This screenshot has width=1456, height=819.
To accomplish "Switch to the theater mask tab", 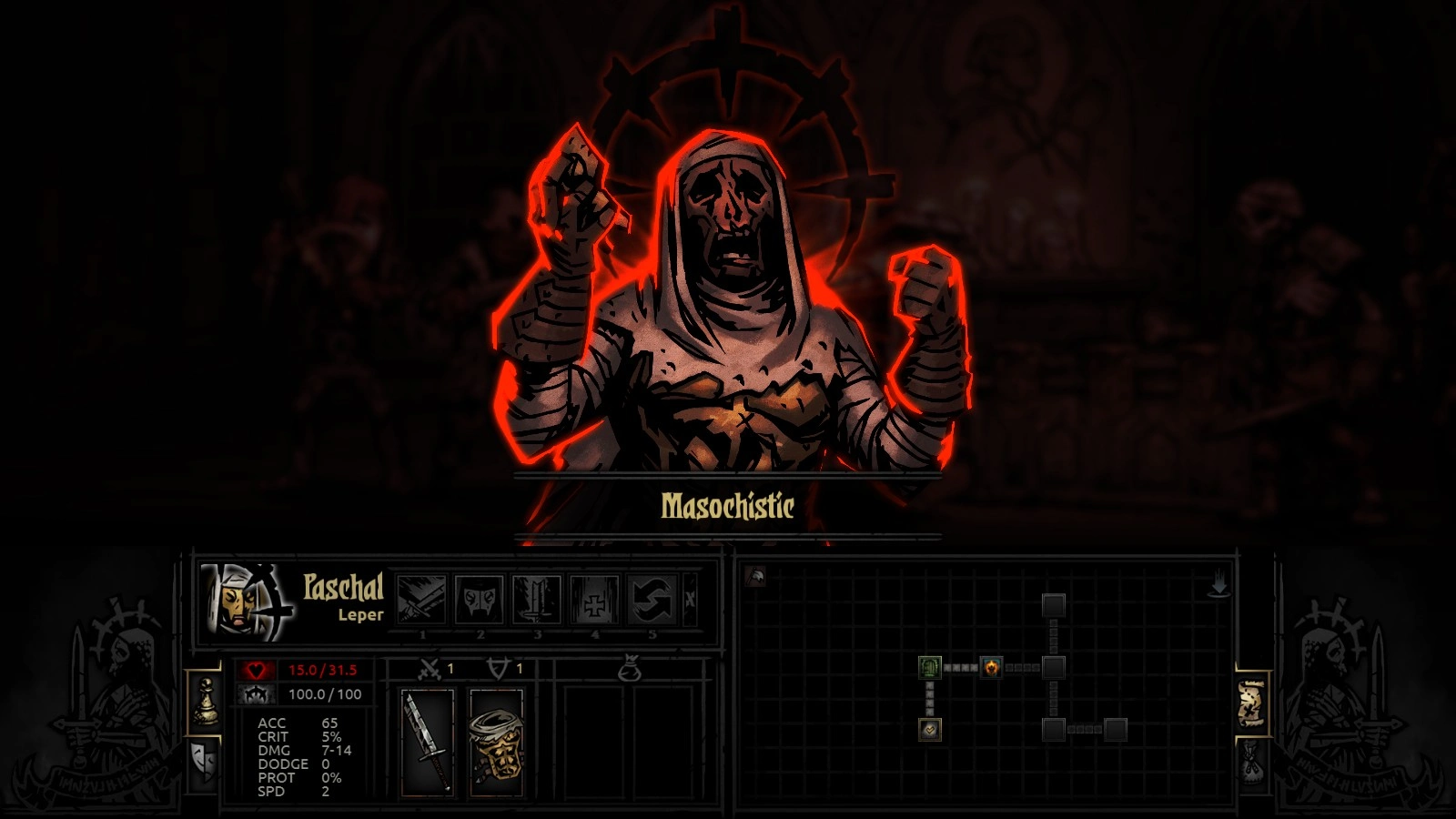I will (x=204, y=759).
